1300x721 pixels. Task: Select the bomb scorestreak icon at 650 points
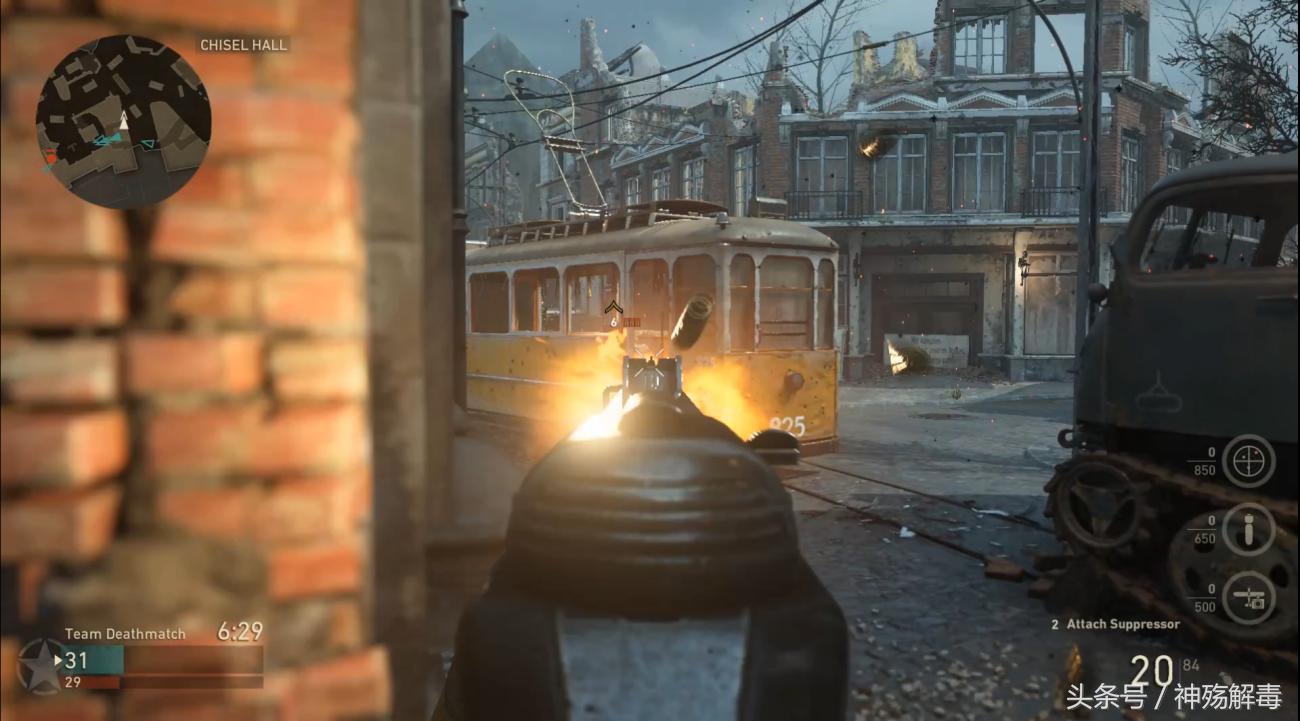click(x=1247, y=529)
